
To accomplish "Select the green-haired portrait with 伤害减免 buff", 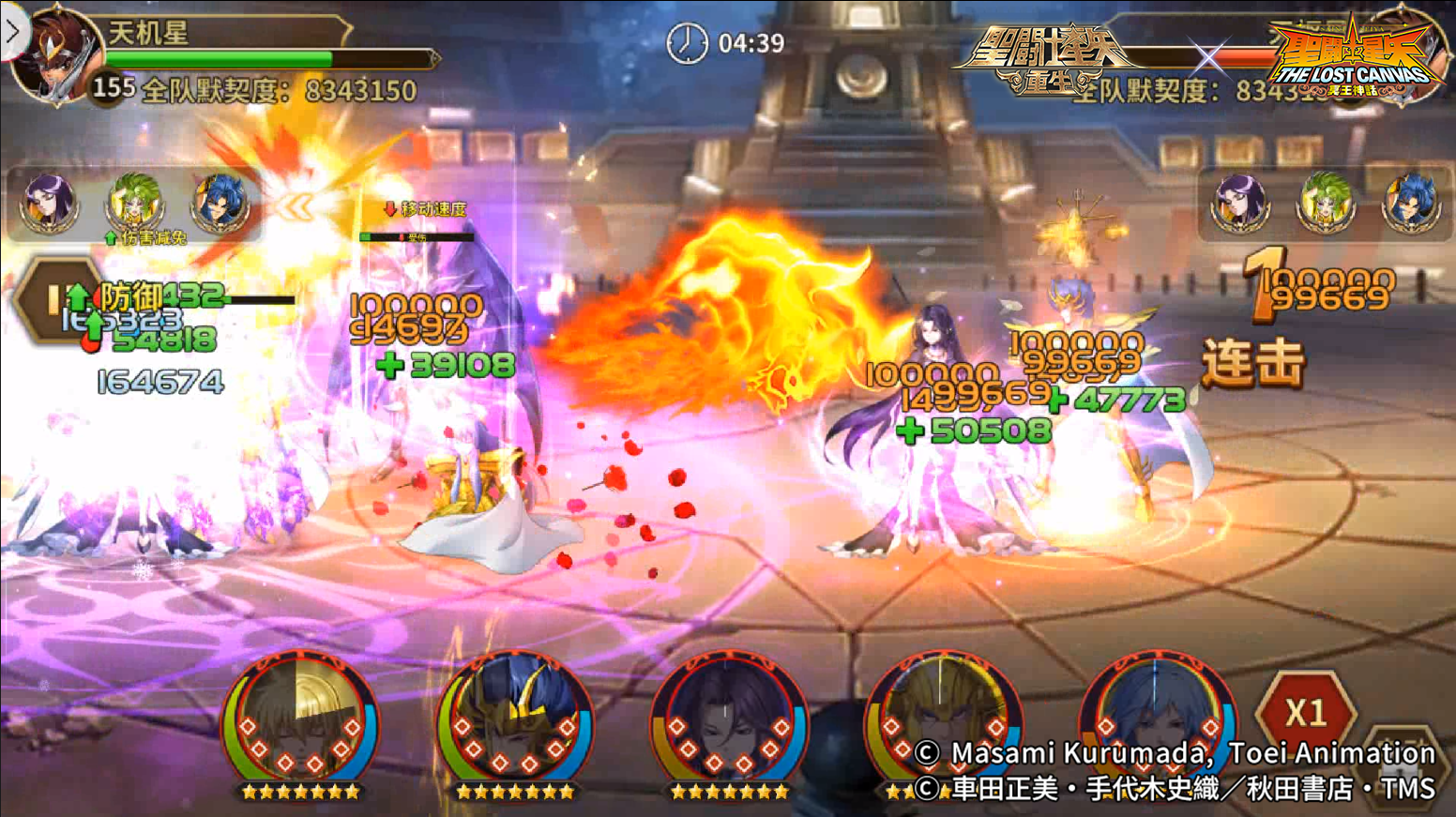I will pyautogui.click(x=135, y=202).
